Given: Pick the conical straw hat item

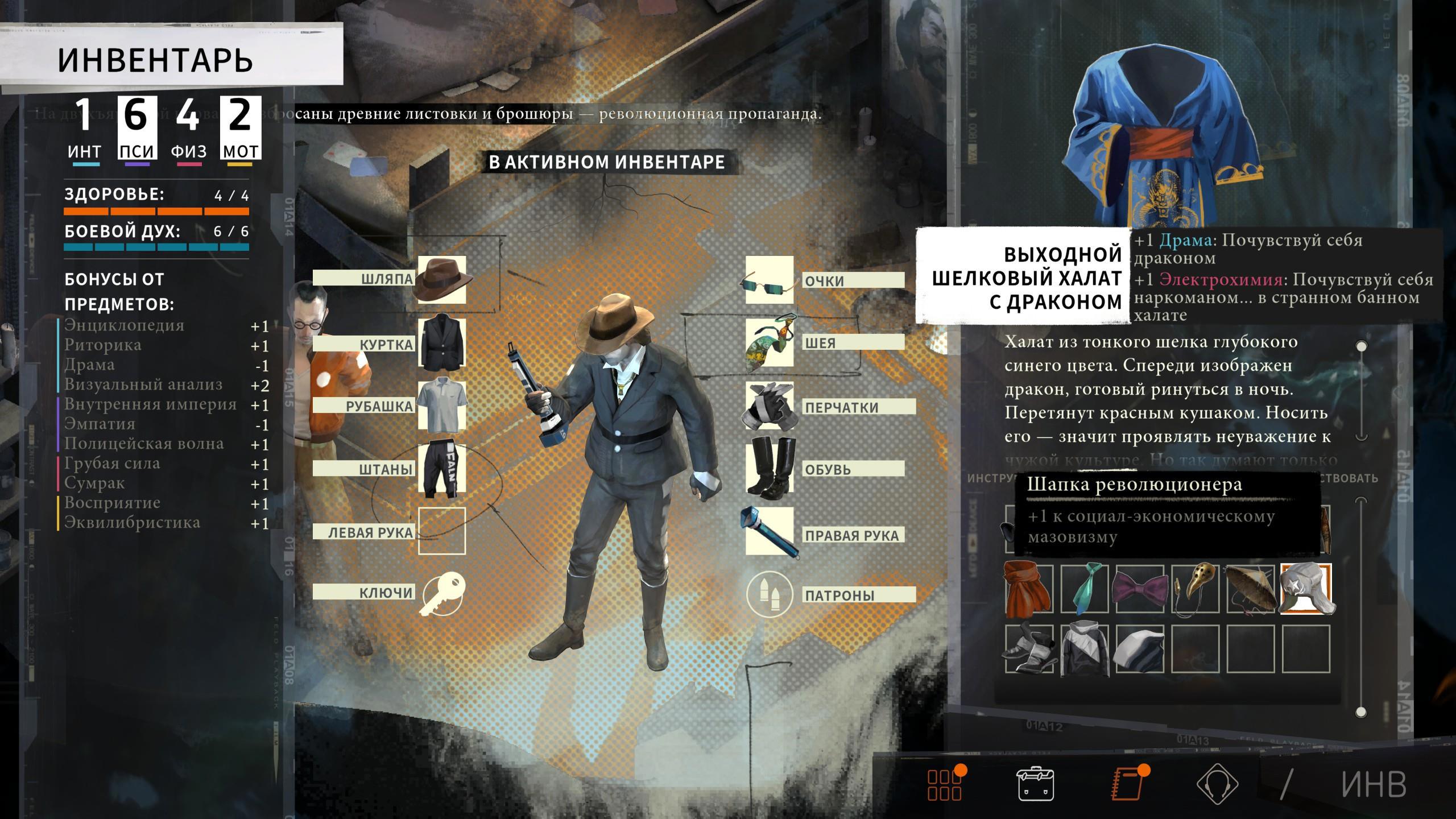Looking at the screenshot, I should pyautogui.click(x=1250, y=589).
